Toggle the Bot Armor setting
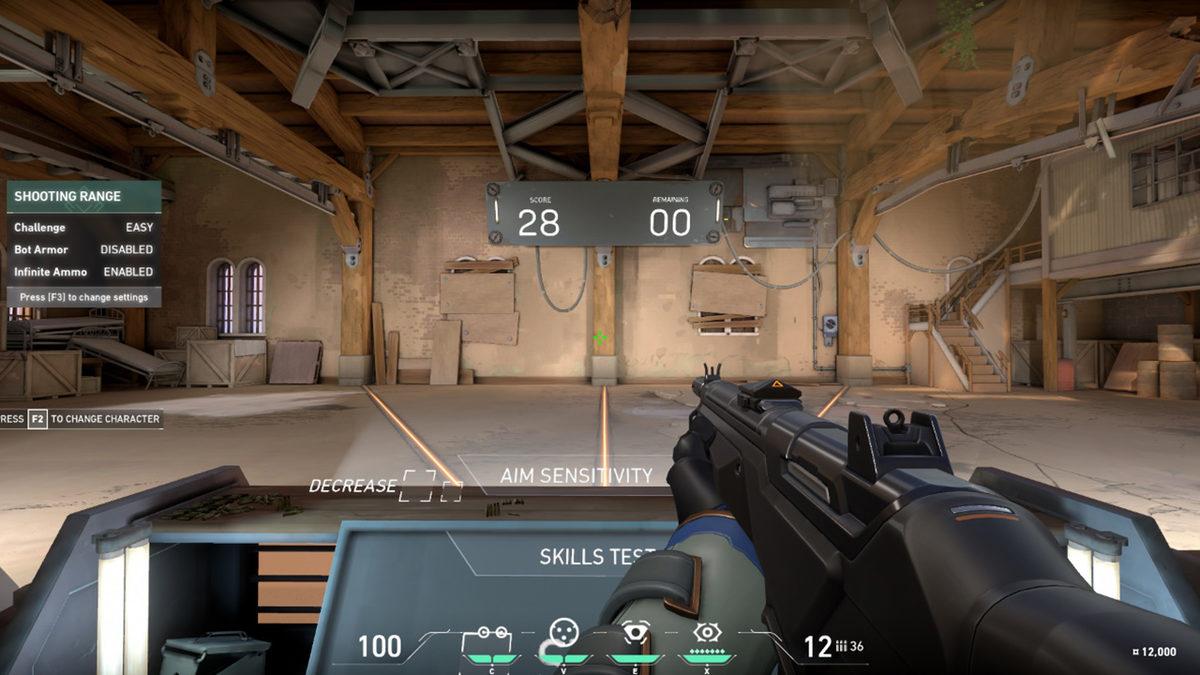The image size is (1200, 675). tap(84, 249)
